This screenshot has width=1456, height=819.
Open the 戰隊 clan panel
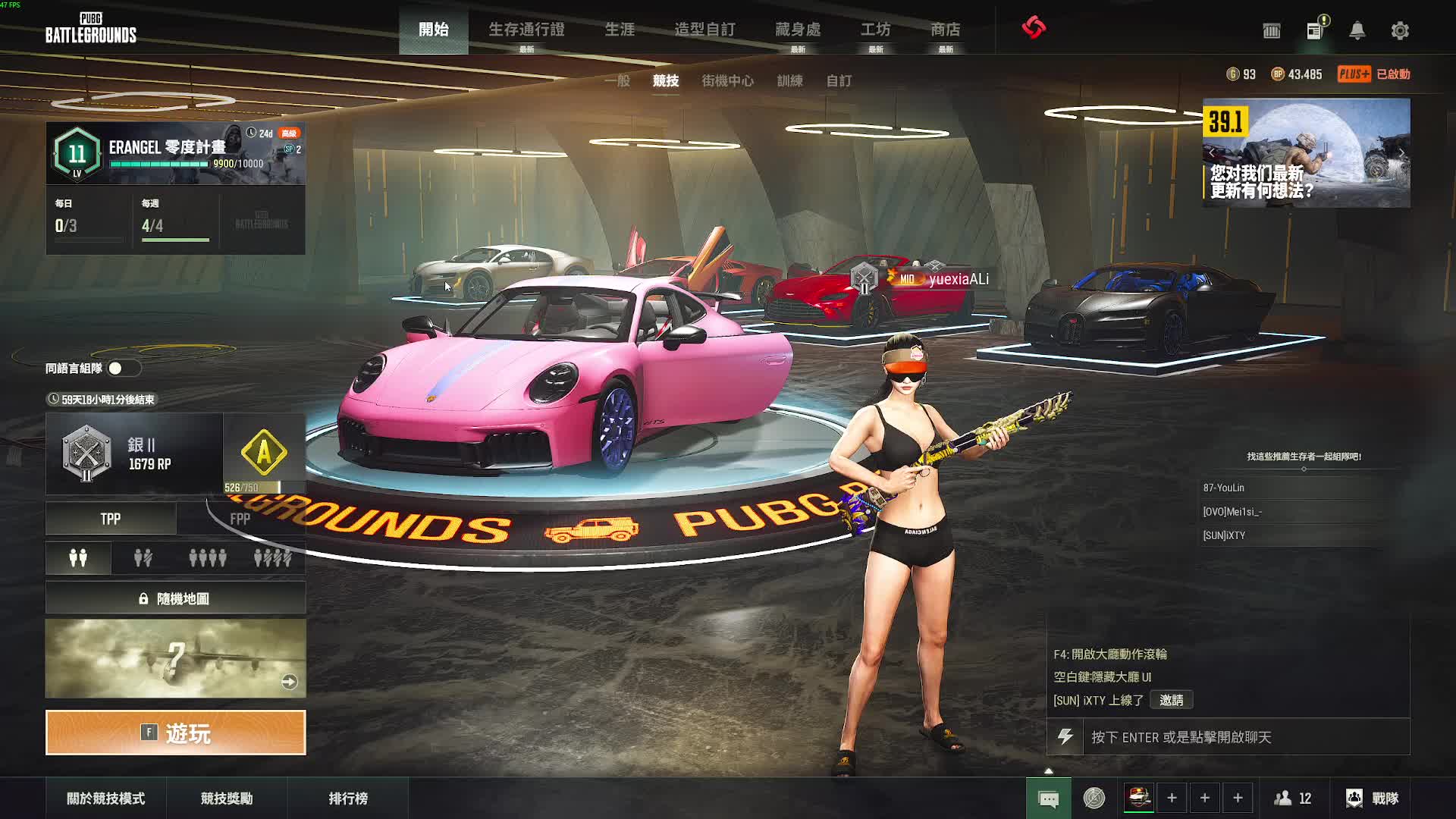tap(1373, 799)
